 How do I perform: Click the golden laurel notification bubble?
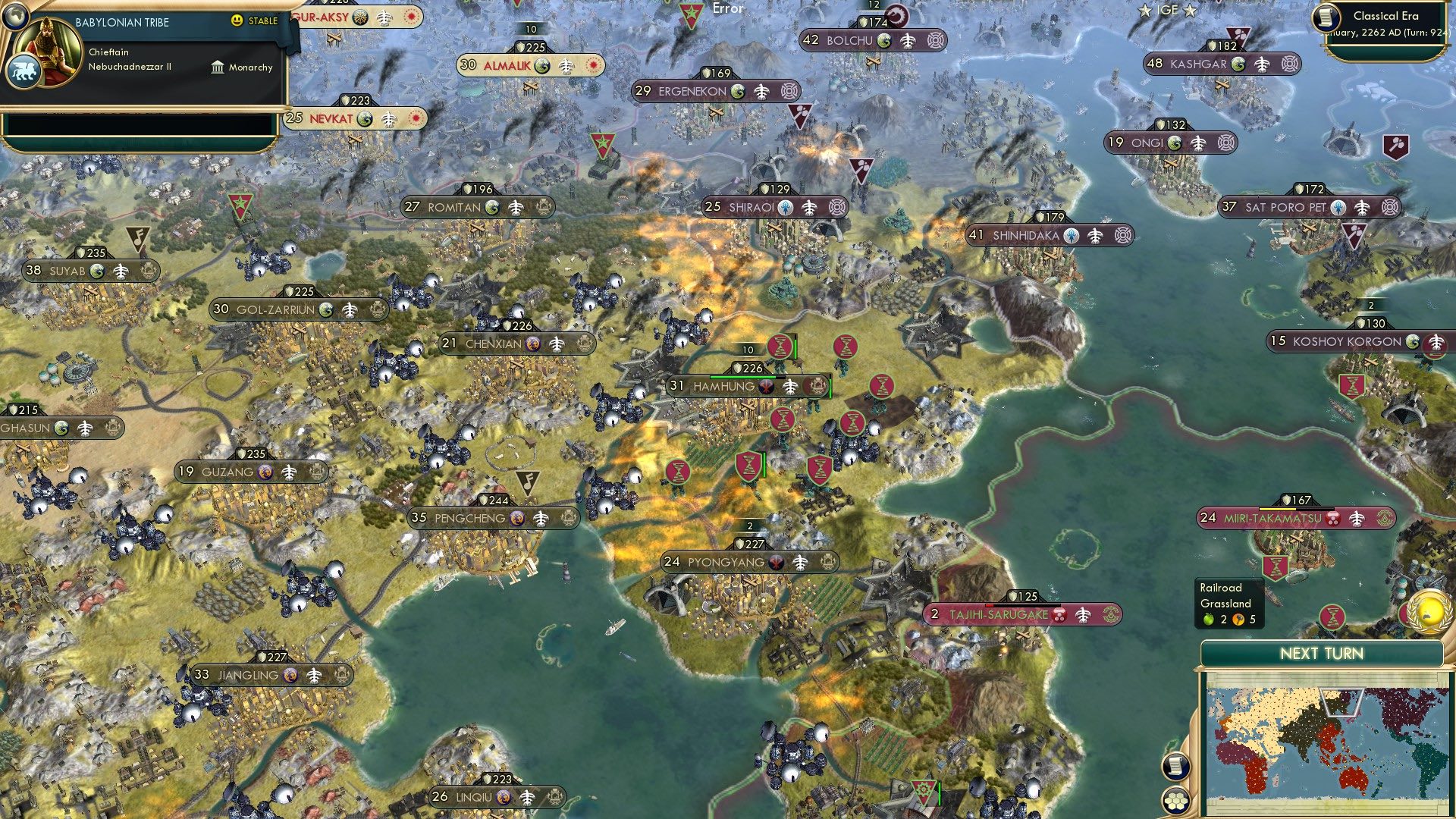coord(1429,611)
